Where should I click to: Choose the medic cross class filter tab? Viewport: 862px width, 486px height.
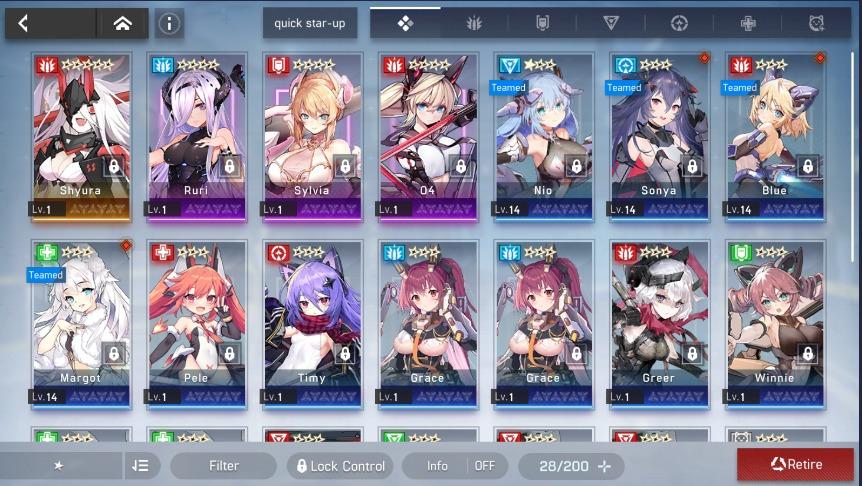point(748,23)
